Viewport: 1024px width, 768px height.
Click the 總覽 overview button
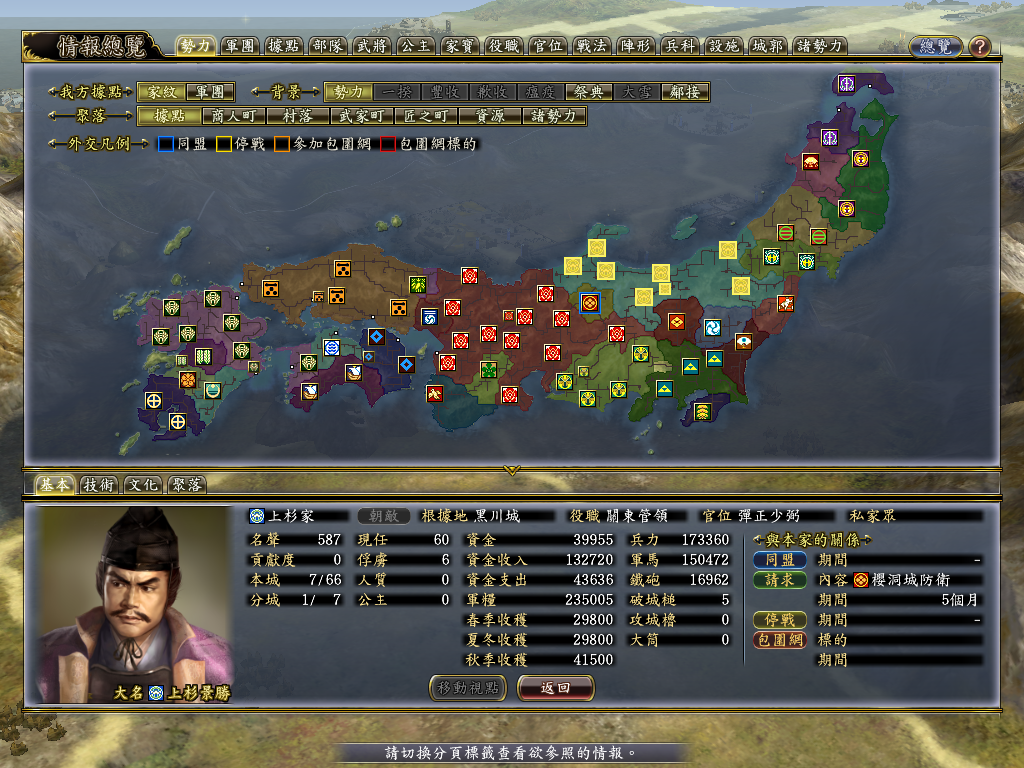point(935,46)
